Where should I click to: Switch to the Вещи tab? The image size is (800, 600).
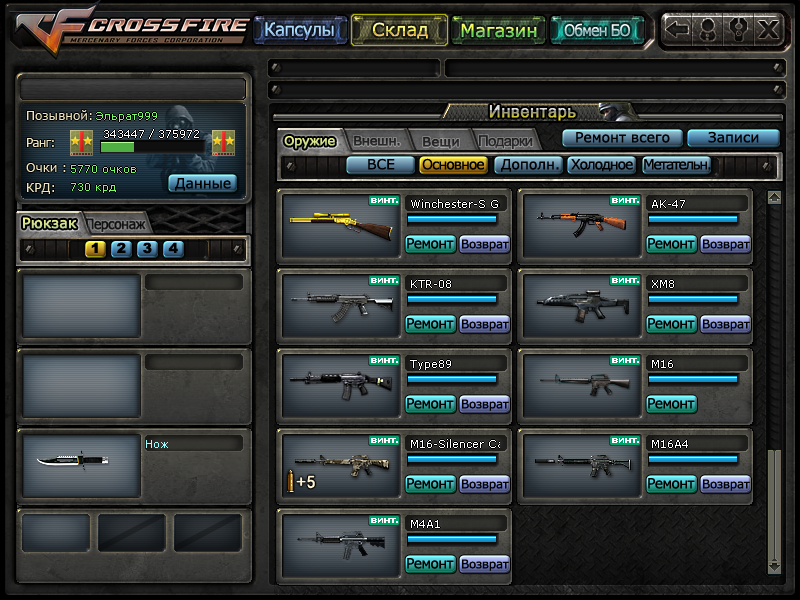click(440, 141)
